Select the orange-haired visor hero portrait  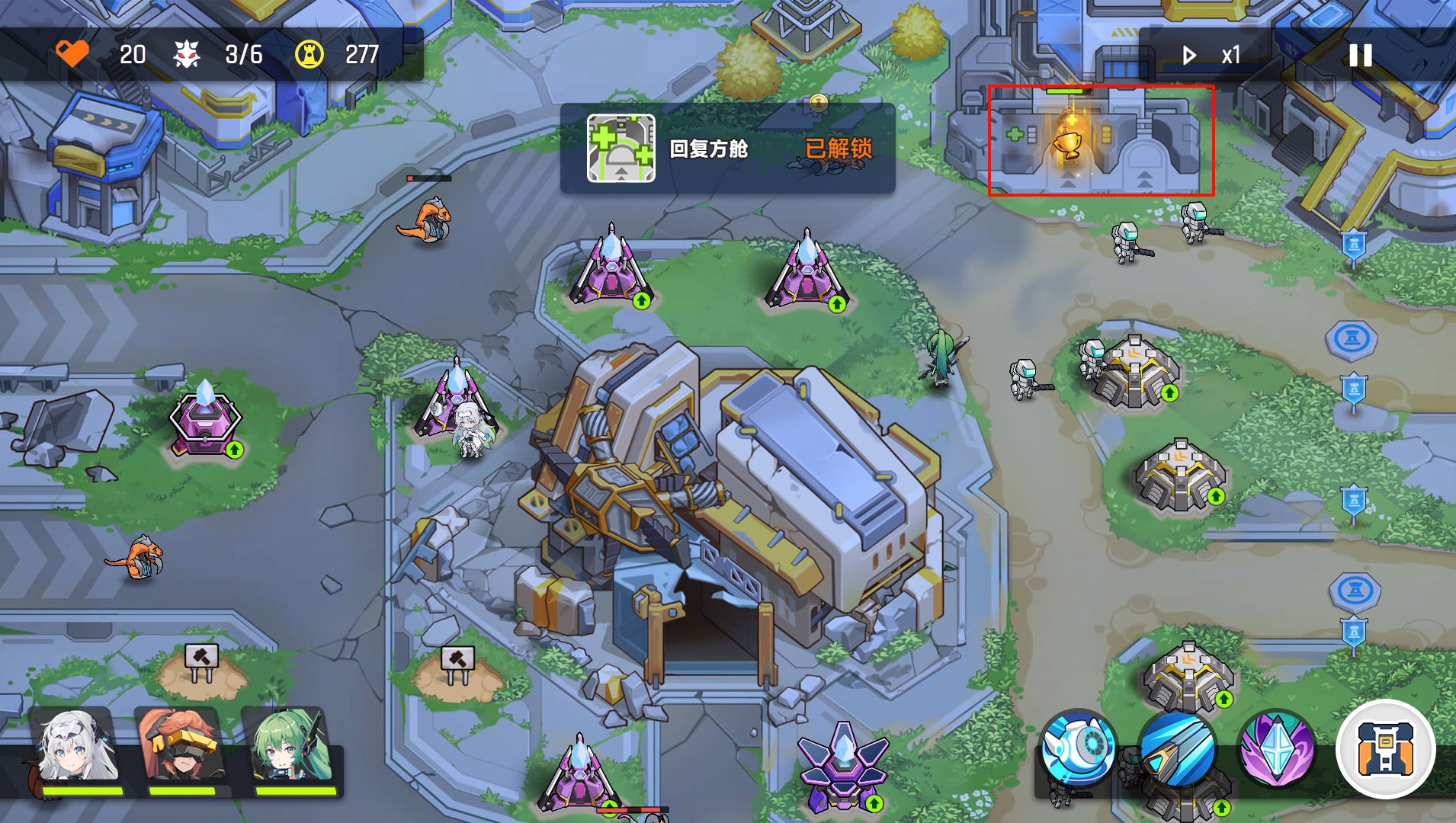click(x=181, y=748)
